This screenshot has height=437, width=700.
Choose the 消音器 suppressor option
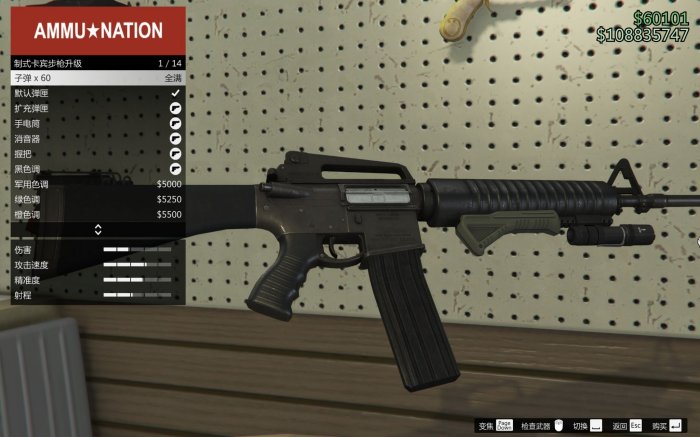(97, 138)
